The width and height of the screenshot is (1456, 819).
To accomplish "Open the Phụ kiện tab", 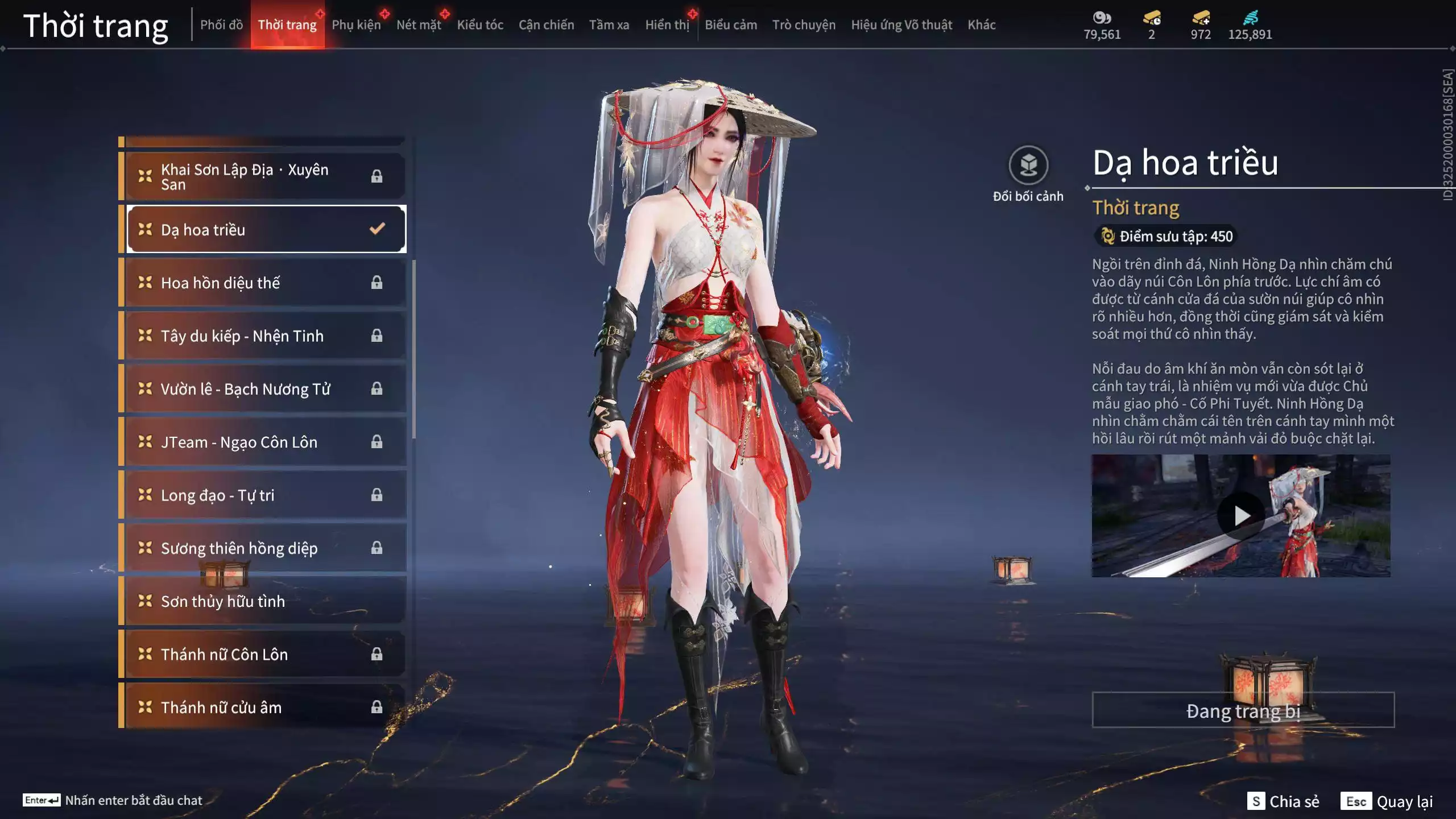I will (x=356, y=25).
